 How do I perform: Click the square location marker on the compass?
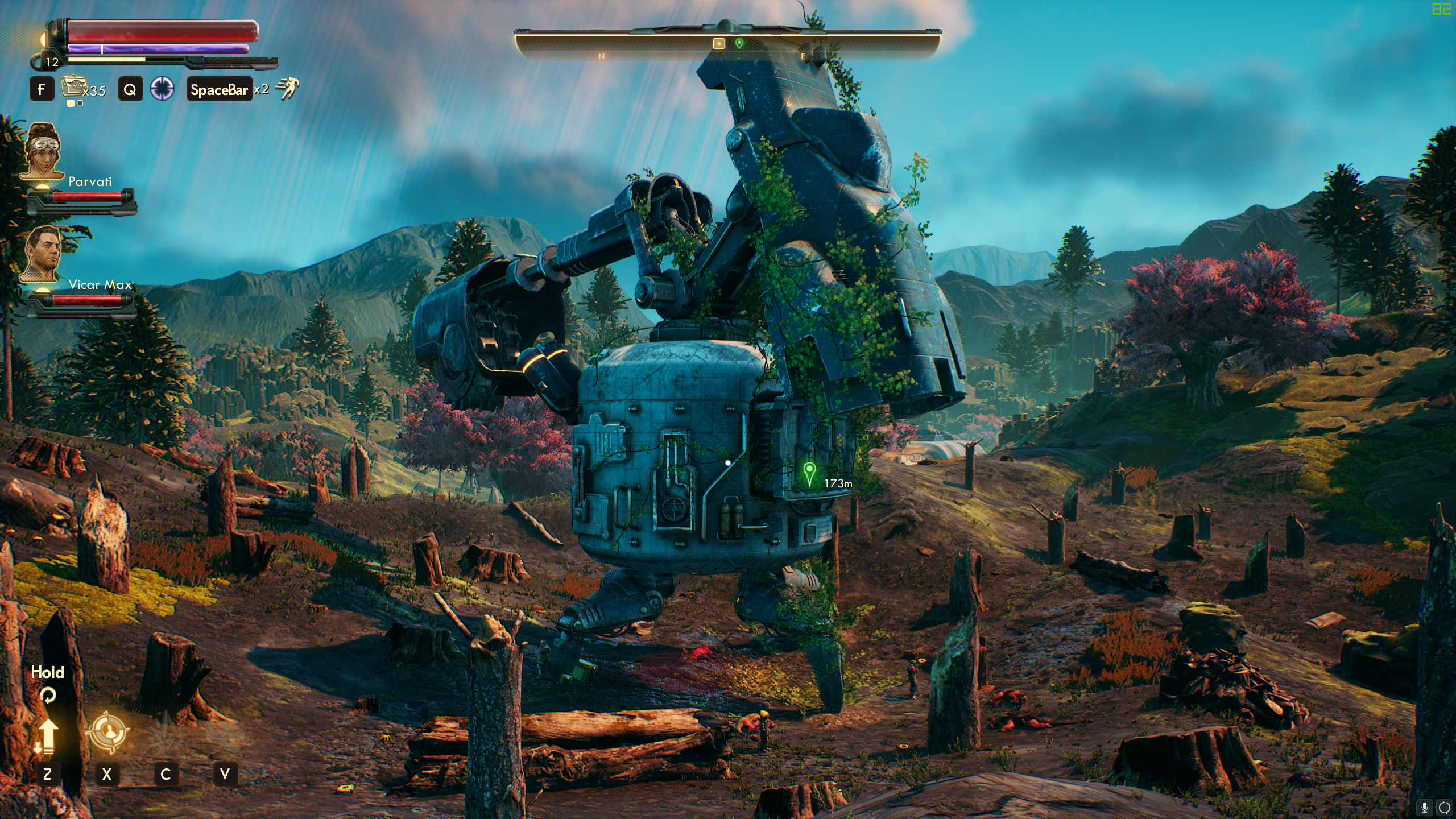click(719, 43)
